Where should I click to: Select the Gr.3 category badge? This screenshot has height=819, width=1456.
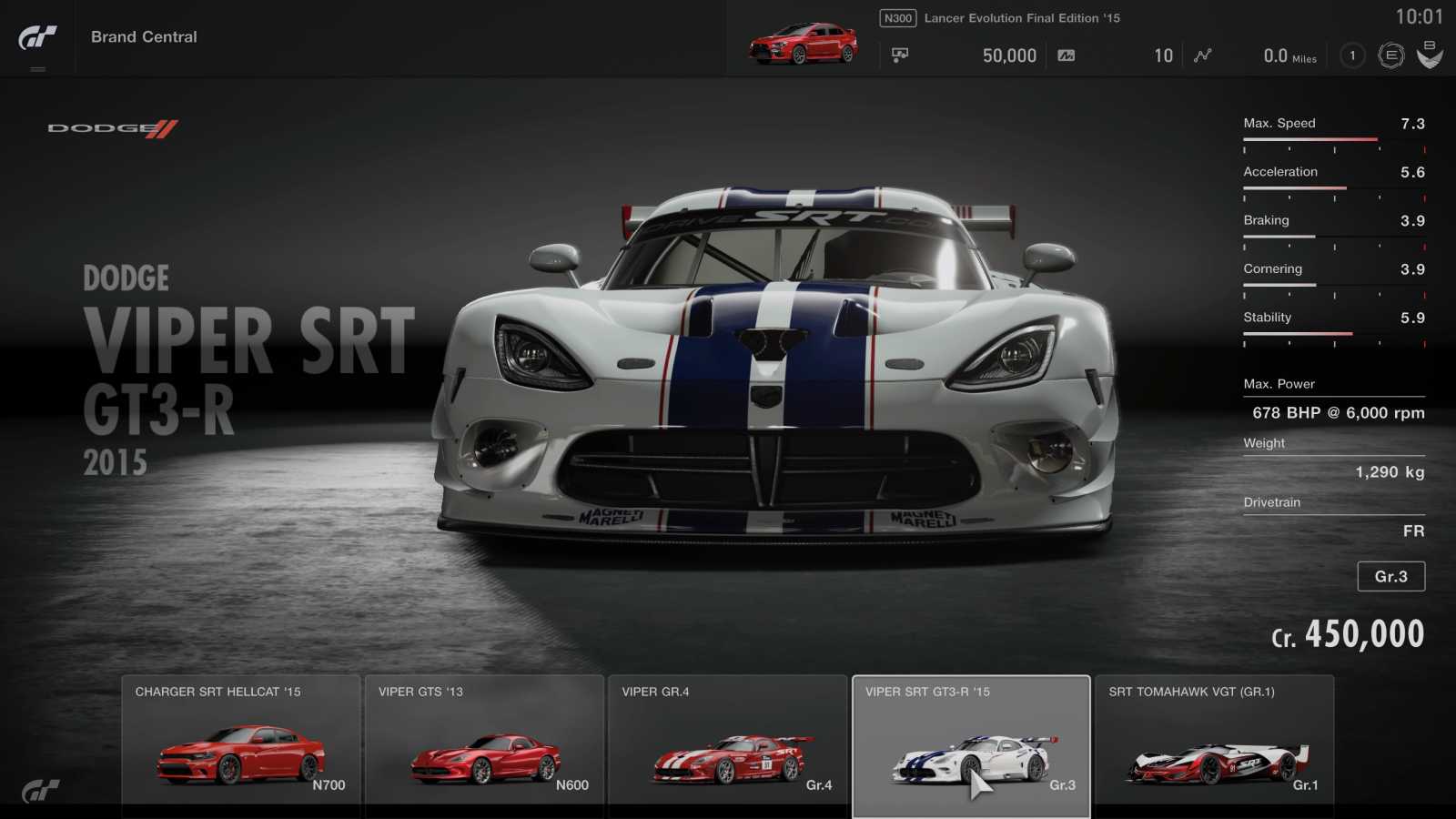coord(1391,576)
